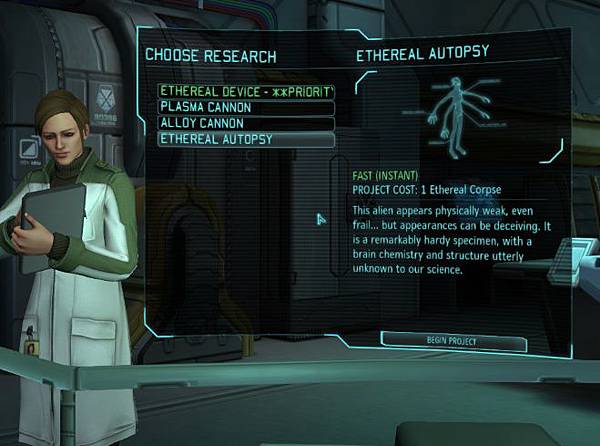This screenshot has height=446, width=600.
Task: Click the Begin Project button
Action: pyautogui.click(x=452, y=342)
